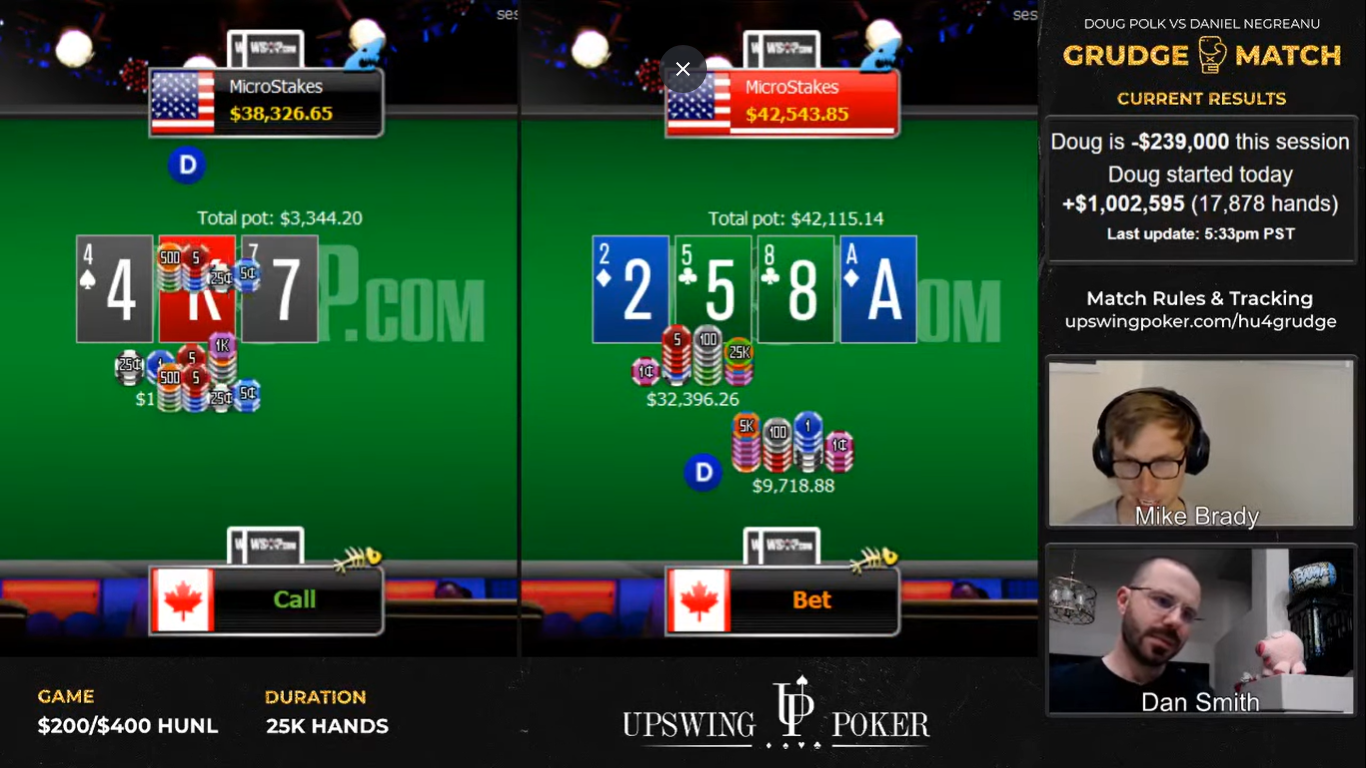Click the Canadian flag avatar on the left table
The image size is (1366, 768).
coord(185,599)
